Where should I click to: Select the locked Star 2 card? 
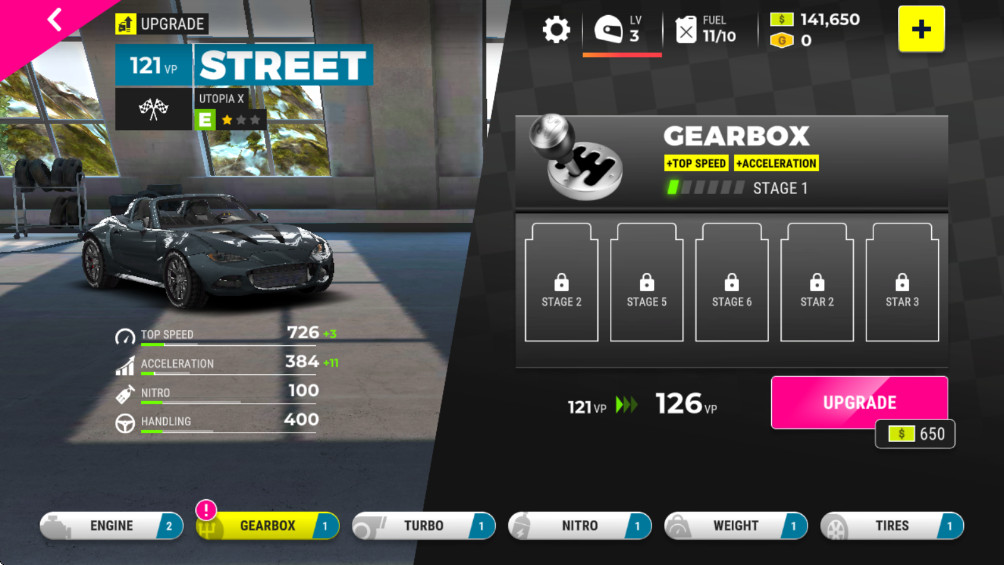click(817, 283)
